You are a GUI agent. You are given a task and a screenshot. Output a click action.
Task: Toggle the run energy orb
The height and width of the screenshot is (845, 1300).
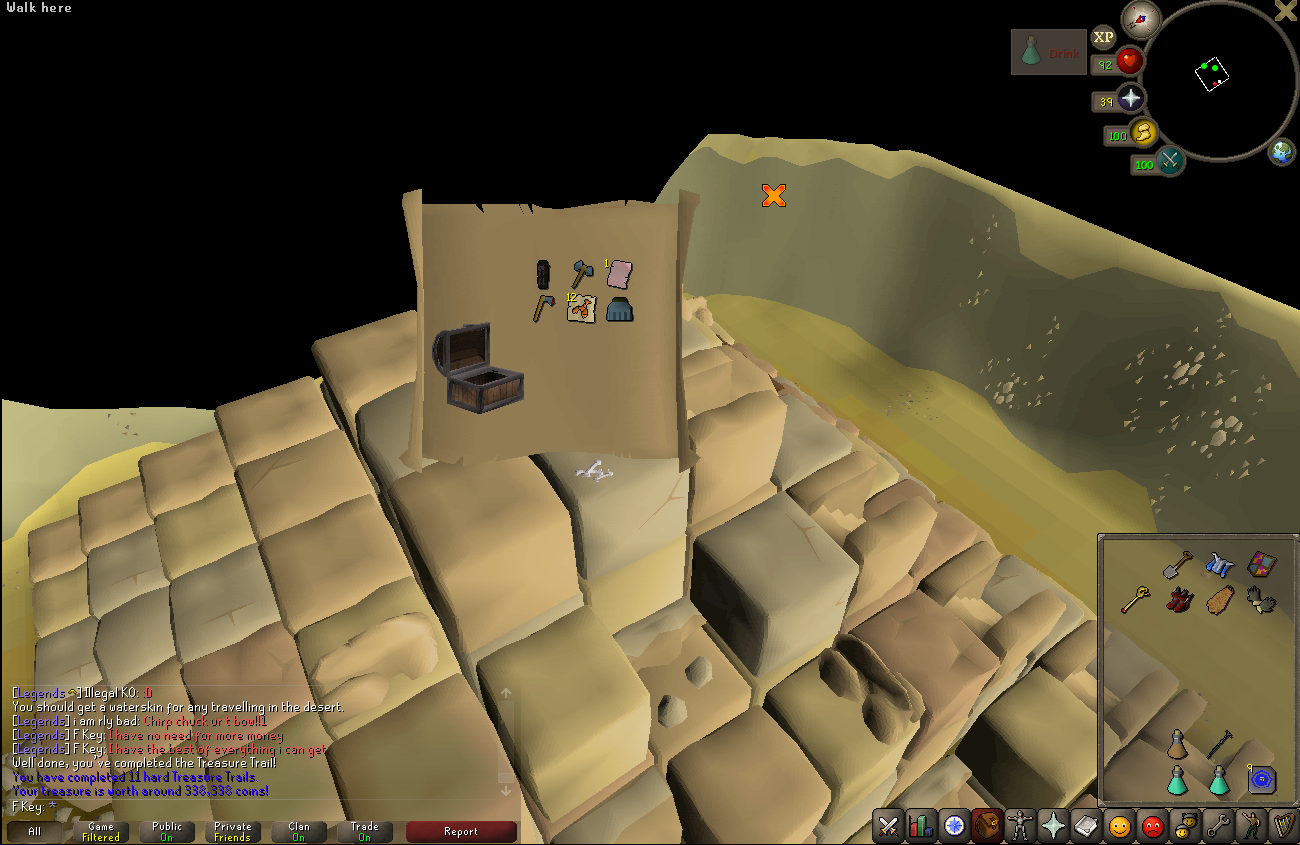point(1145,134)
